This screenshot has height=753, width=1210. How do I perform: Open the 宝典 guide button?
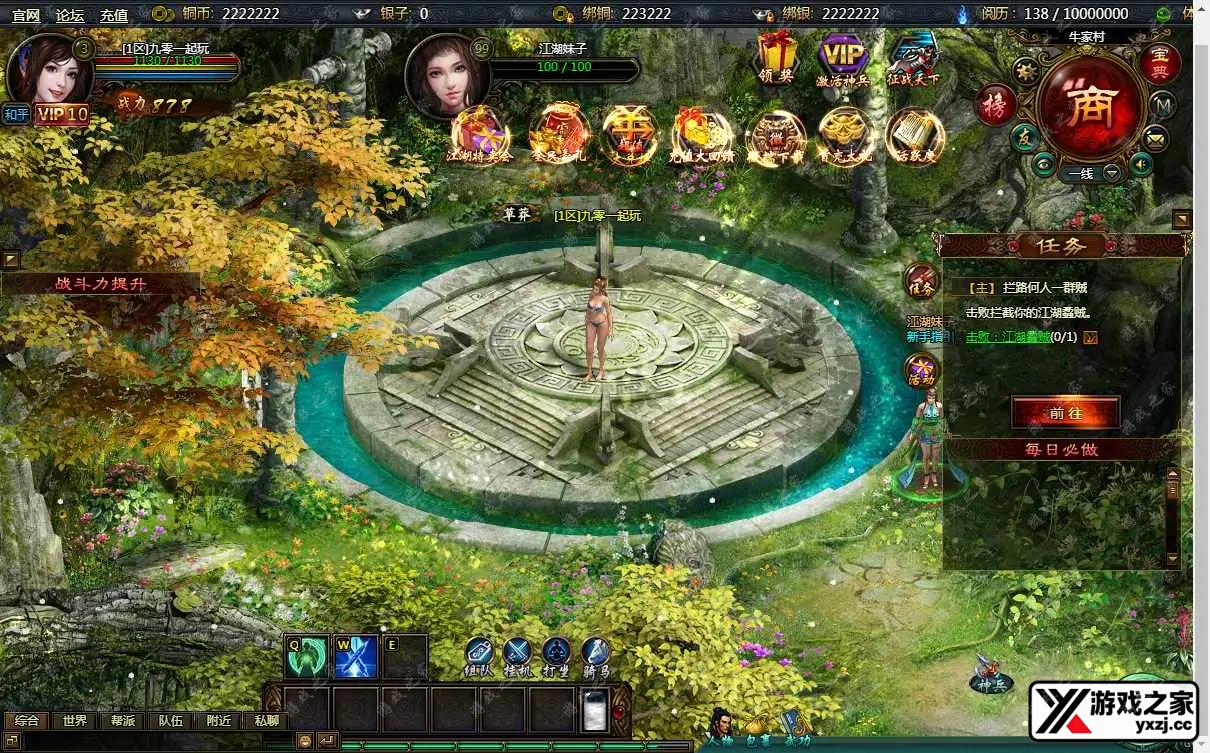click(1161, 64)
